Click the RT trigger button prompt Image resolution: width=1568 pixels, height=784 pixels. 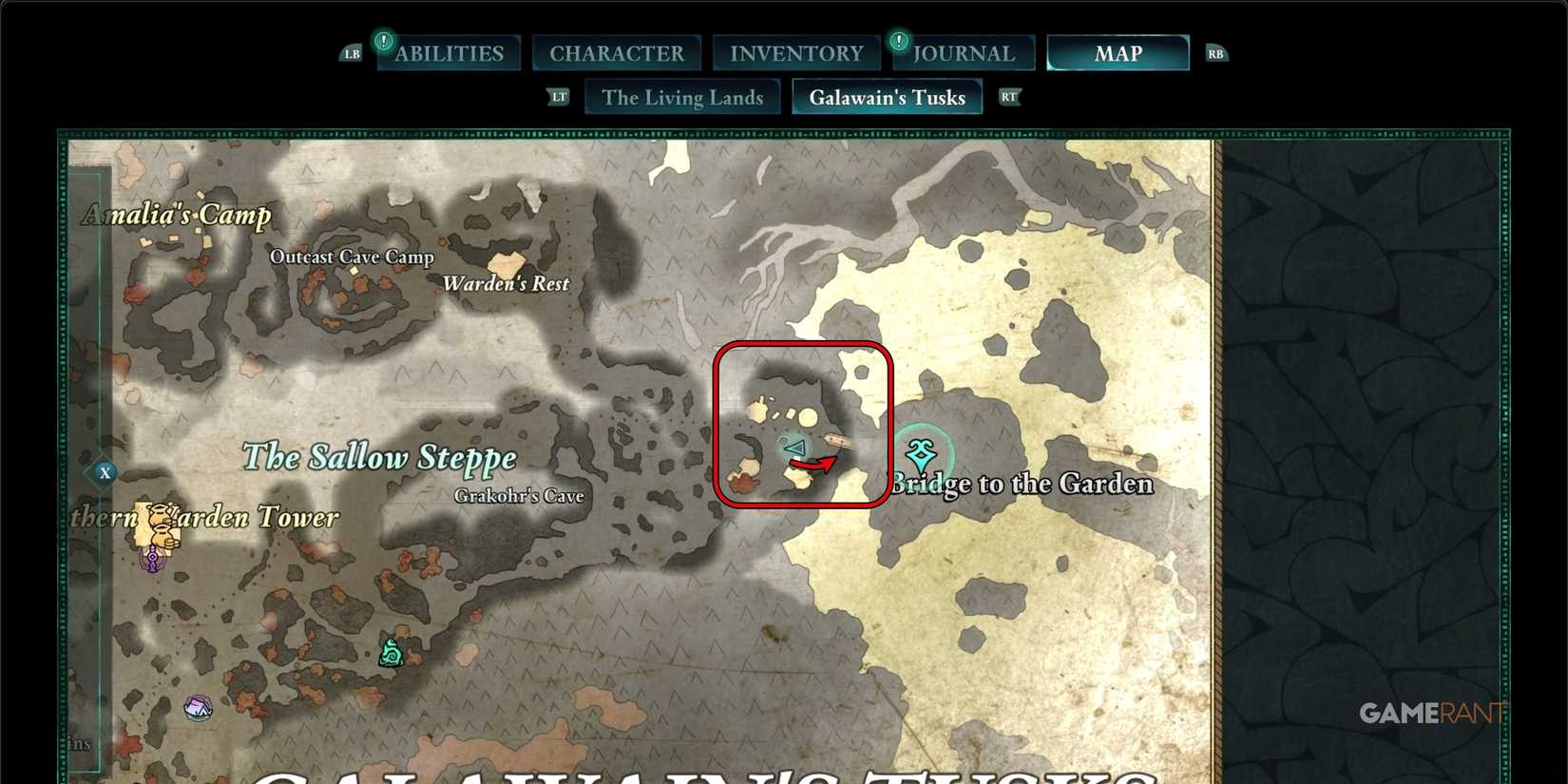[1009, 96]
